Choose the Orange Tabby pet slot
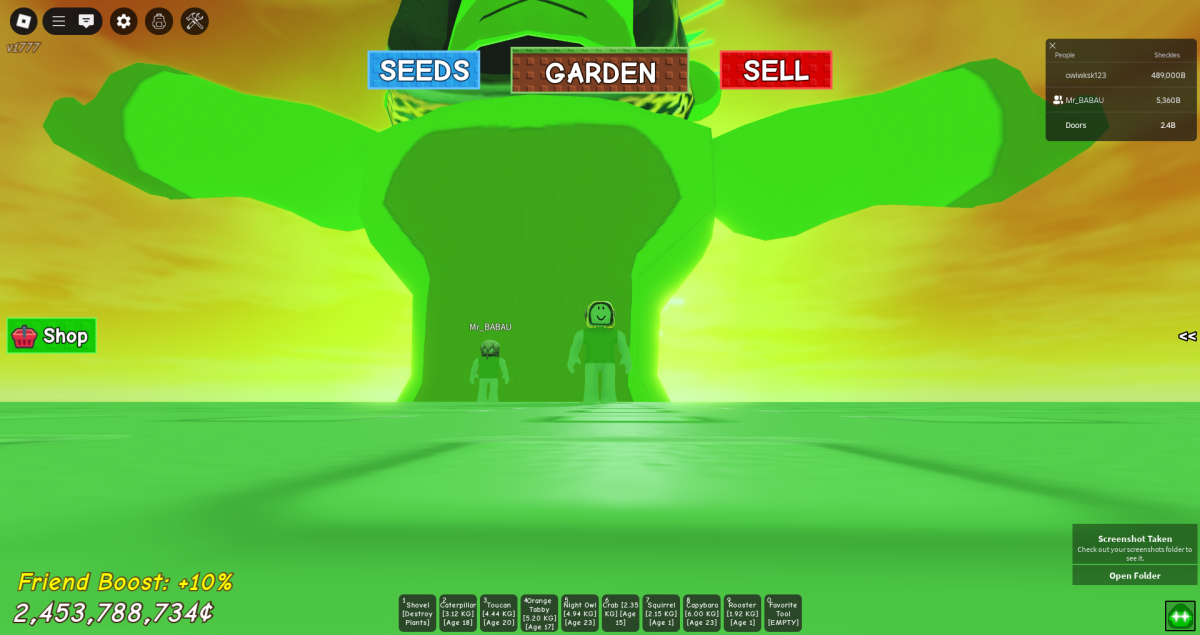This screenshot has width=1200, height=635. 539,613
